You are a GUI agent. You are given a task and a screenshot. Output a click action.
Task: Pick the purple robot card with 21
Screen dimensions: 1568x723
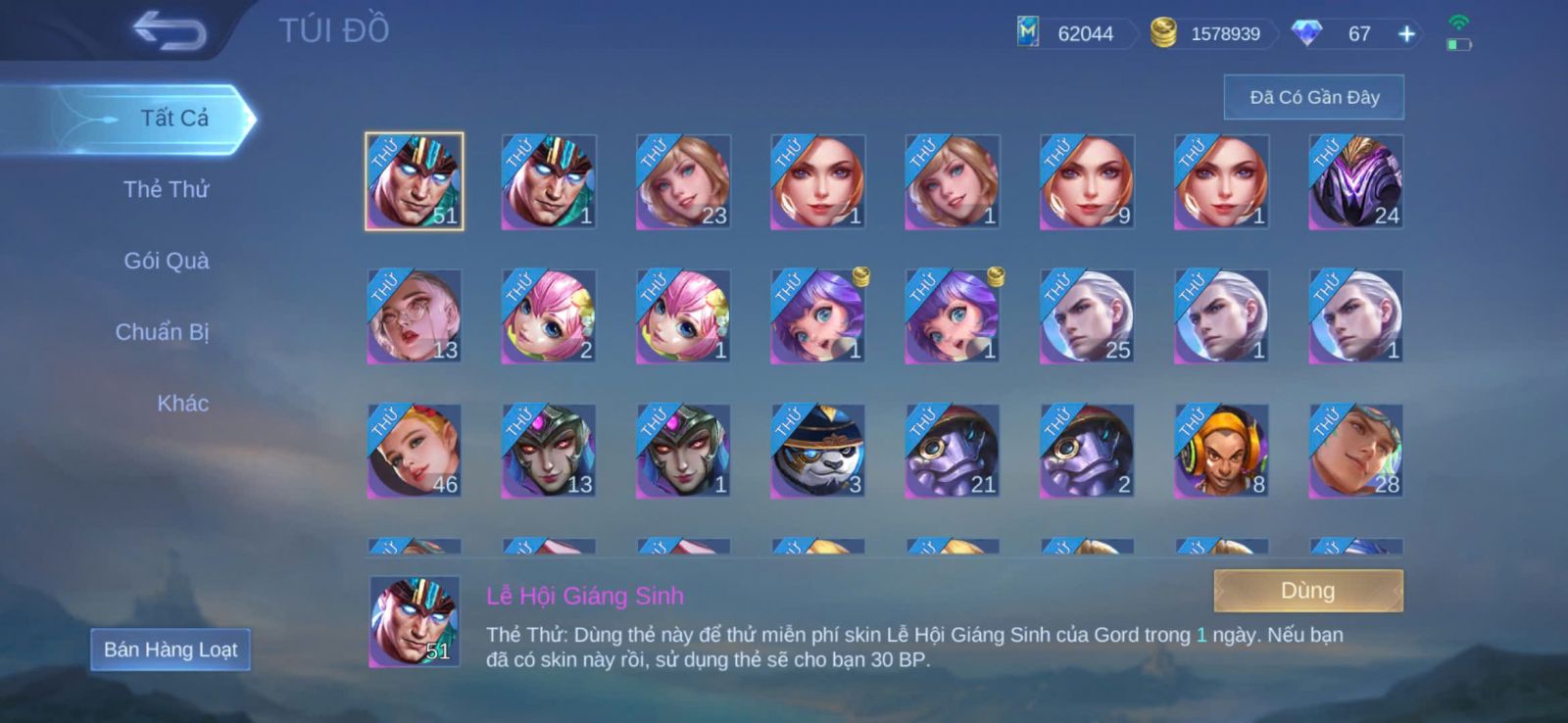tap(952, 451)
